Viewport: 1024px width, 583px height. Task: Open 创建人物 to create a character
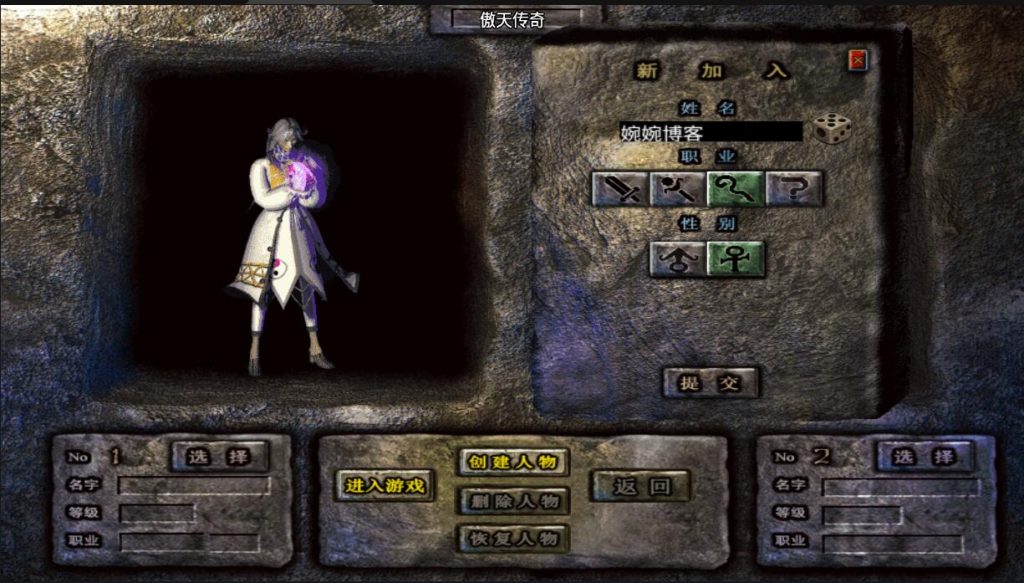pos(513,462)
